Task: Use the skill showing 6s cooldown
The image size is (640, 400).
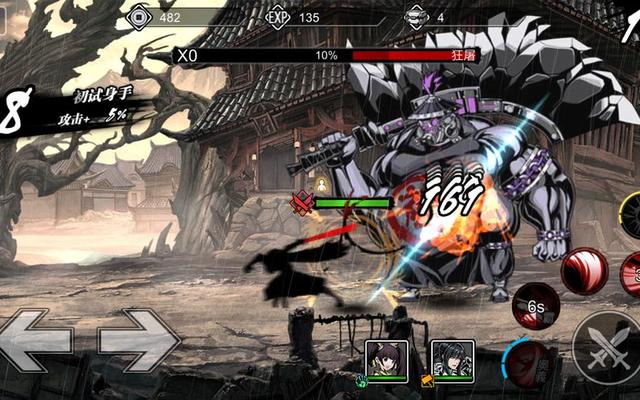Action: tap(536, 306)
